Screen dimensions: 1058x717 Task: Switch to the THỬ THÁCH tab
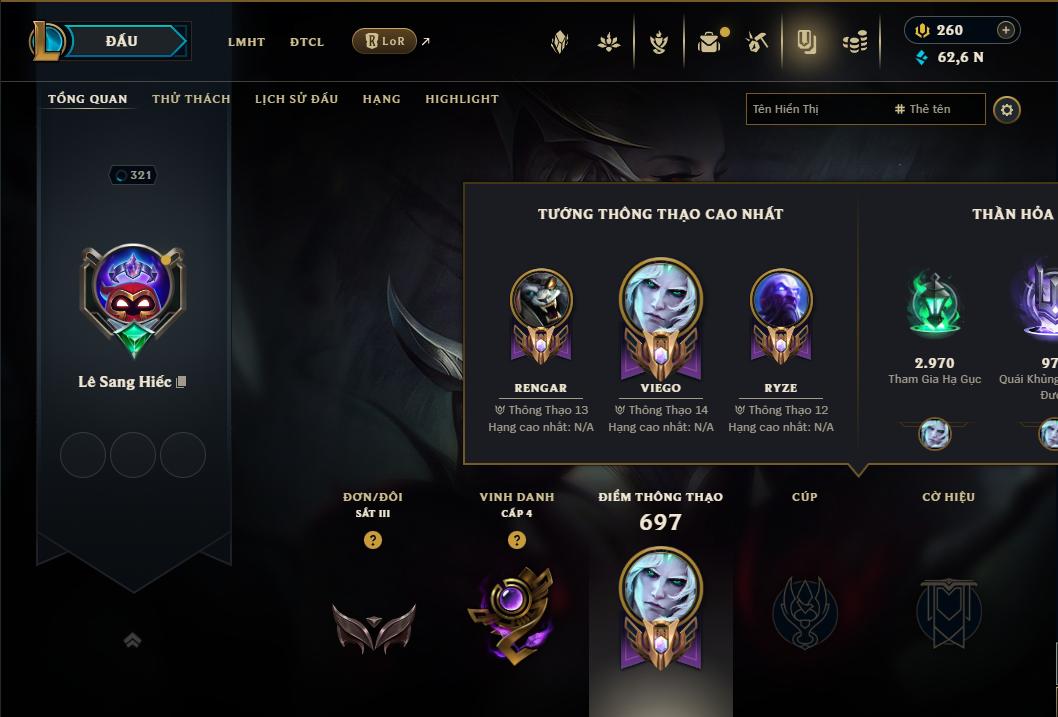pos(191,99)
